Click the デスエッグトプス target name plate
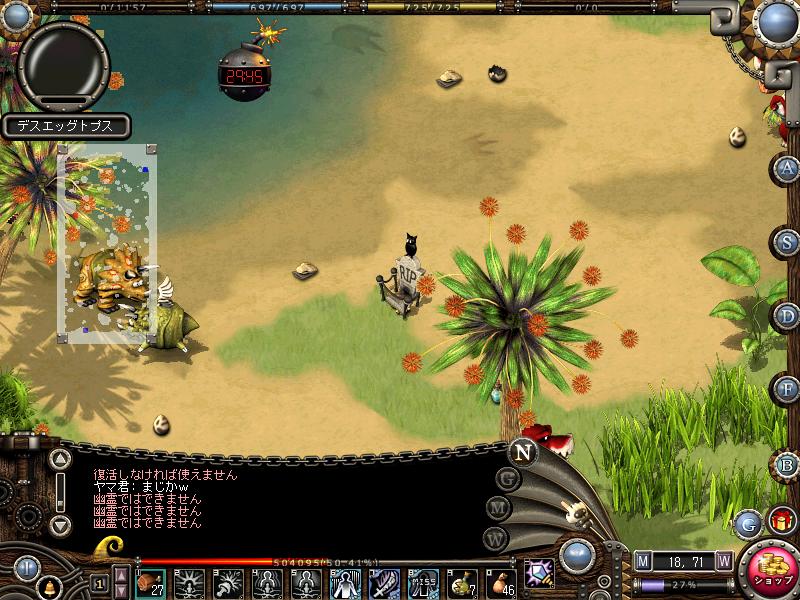Image resolution: width=800 pixels, height=600 pixels. [66, 126]
